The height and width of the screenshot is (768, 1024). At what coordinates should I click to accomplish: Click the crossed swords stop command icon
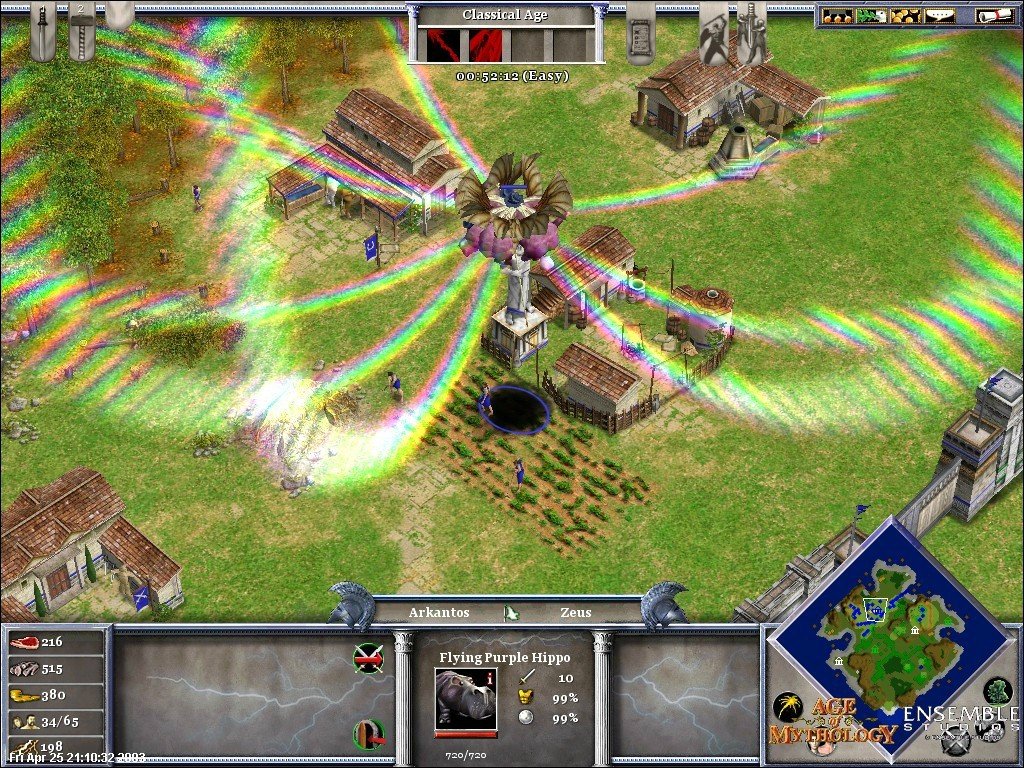point(368,659)
